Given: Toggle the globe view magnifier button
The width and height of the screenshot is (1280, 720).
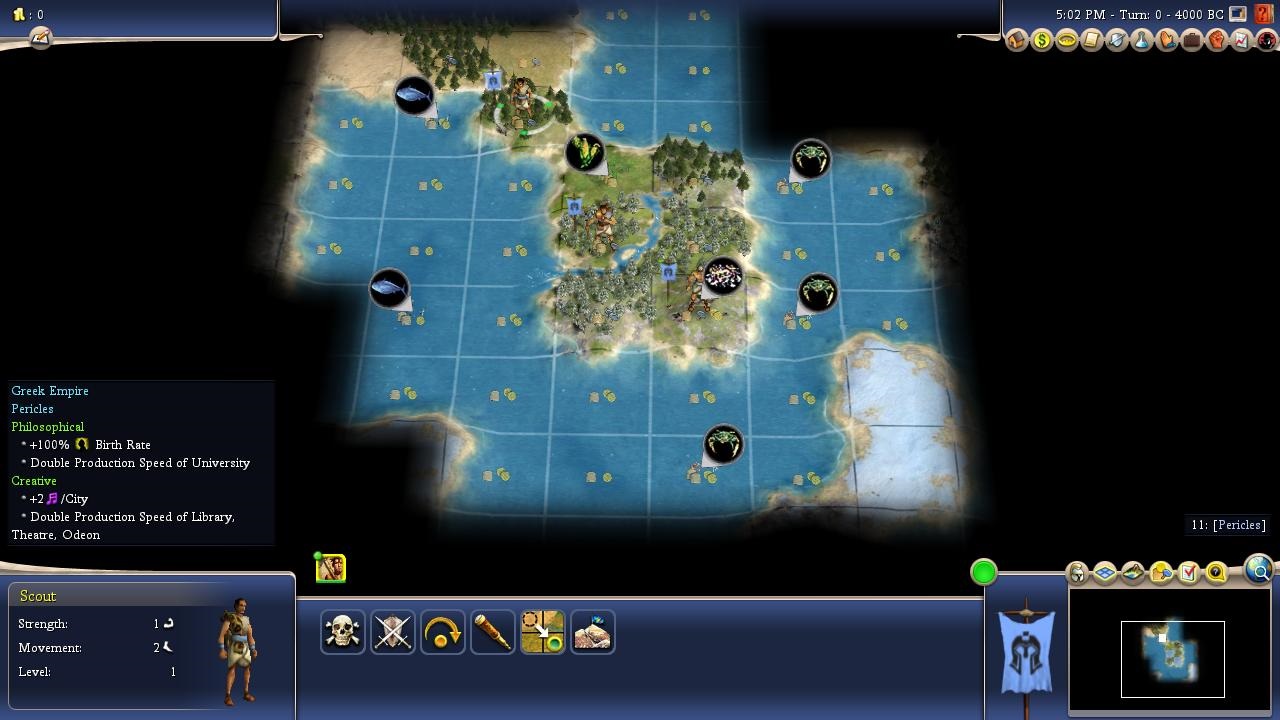Looking at the screenshot, I should pos(1258,570).
